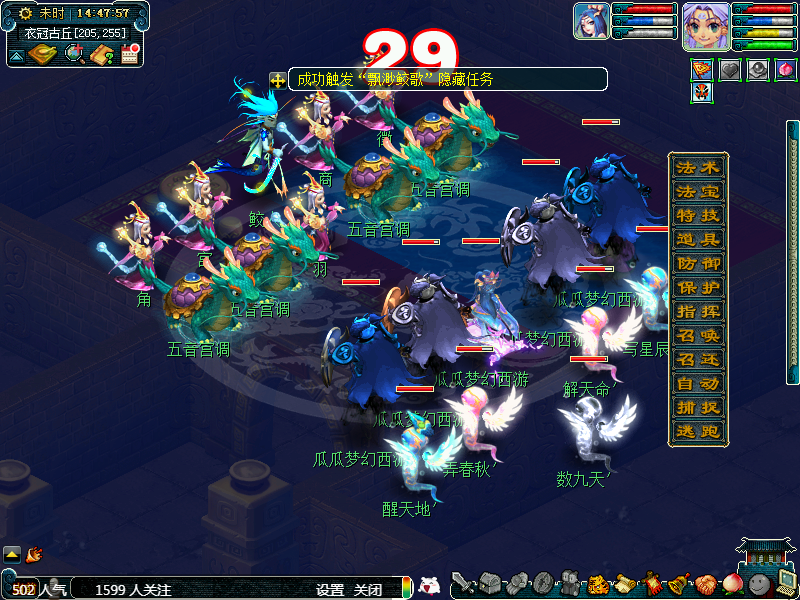Select the 逃跑 flee command
This screenshot has height=600, width=800.
coord(698,431)
